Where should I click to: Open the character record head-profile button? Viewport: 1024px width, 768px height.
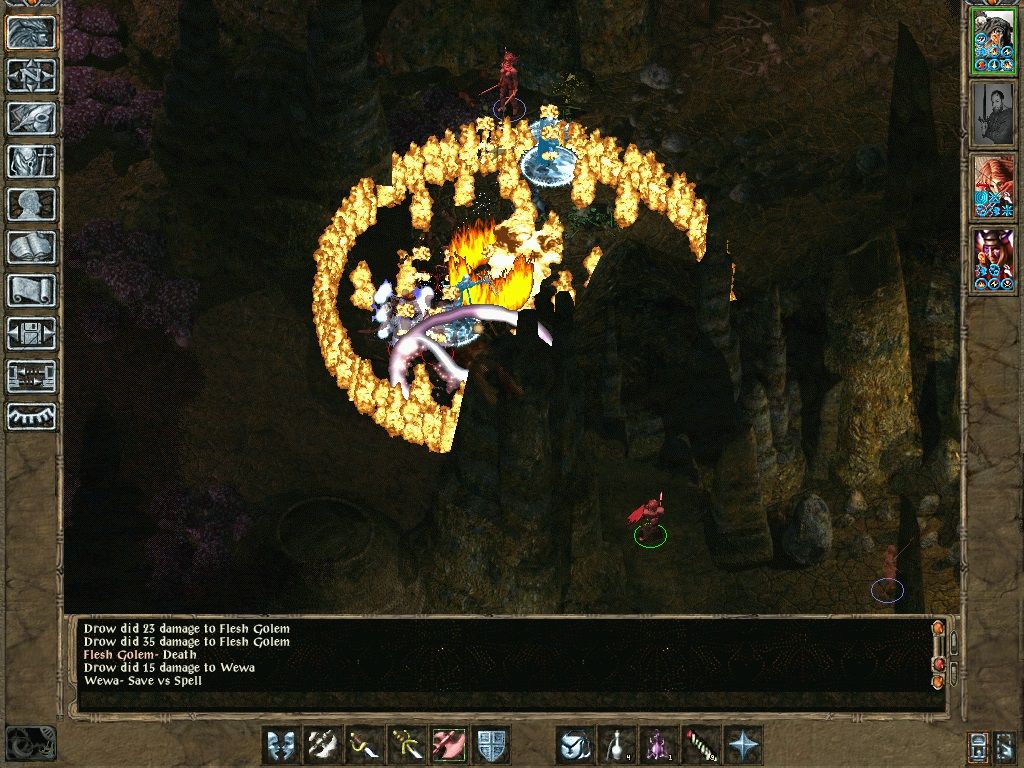(x=31, y=204)
